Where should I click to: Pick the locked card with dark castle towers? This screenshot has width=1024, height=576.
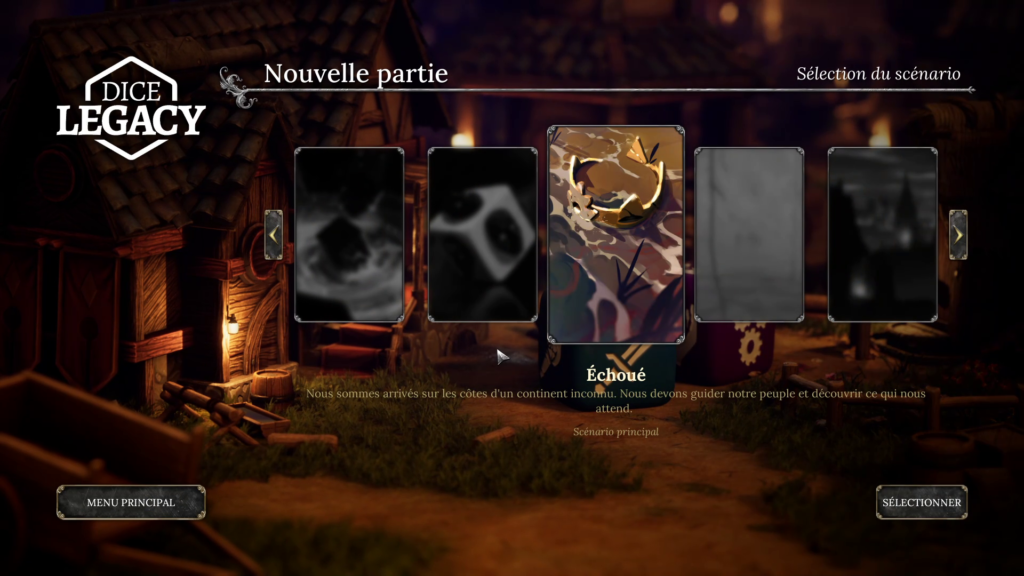pyautogui.click(x=882, y=235)
